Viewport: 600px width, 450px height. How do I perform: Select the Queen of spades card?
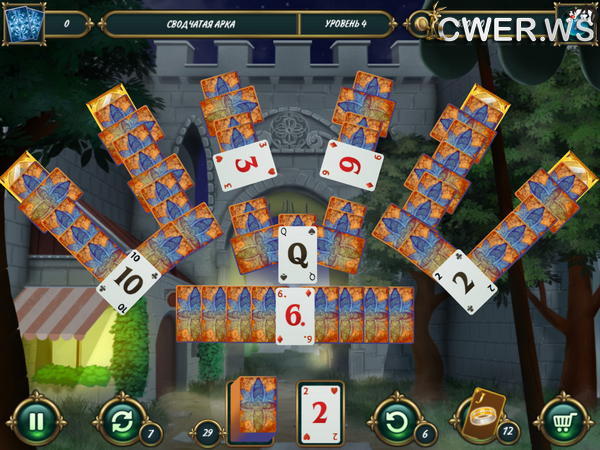point(297,255)
